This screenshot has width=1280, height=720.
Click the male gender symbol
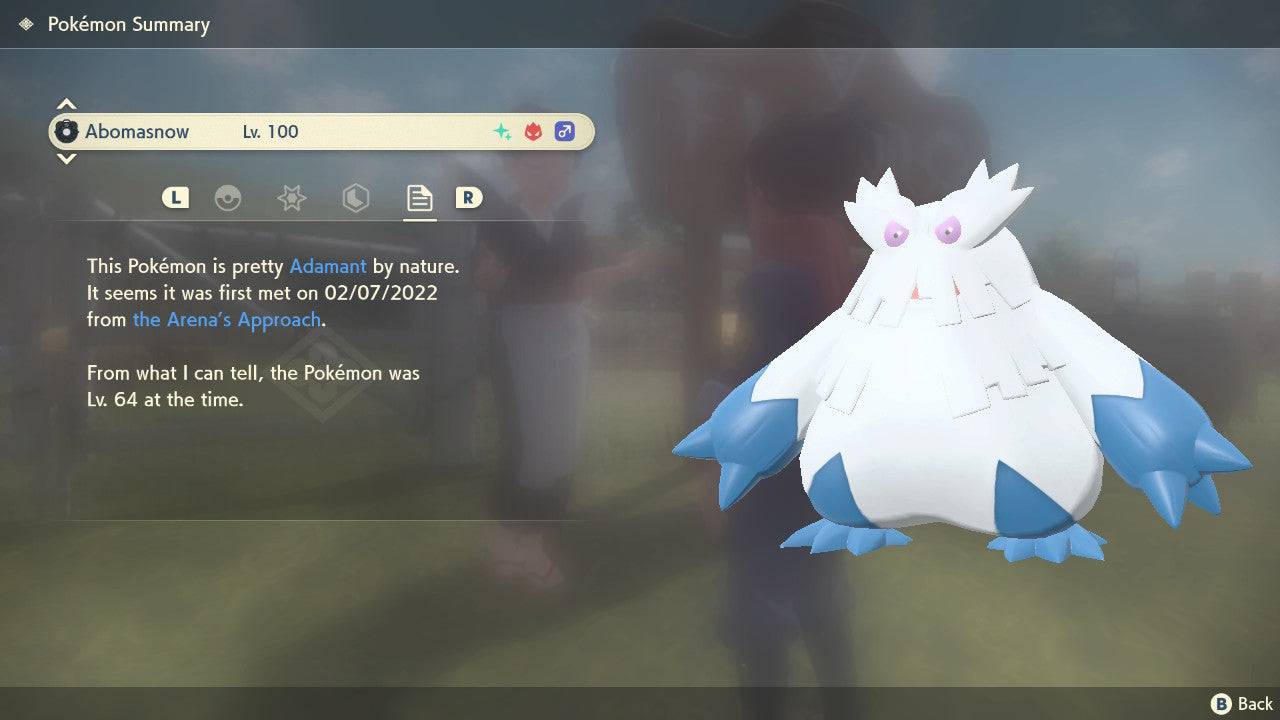click(565, 131)
